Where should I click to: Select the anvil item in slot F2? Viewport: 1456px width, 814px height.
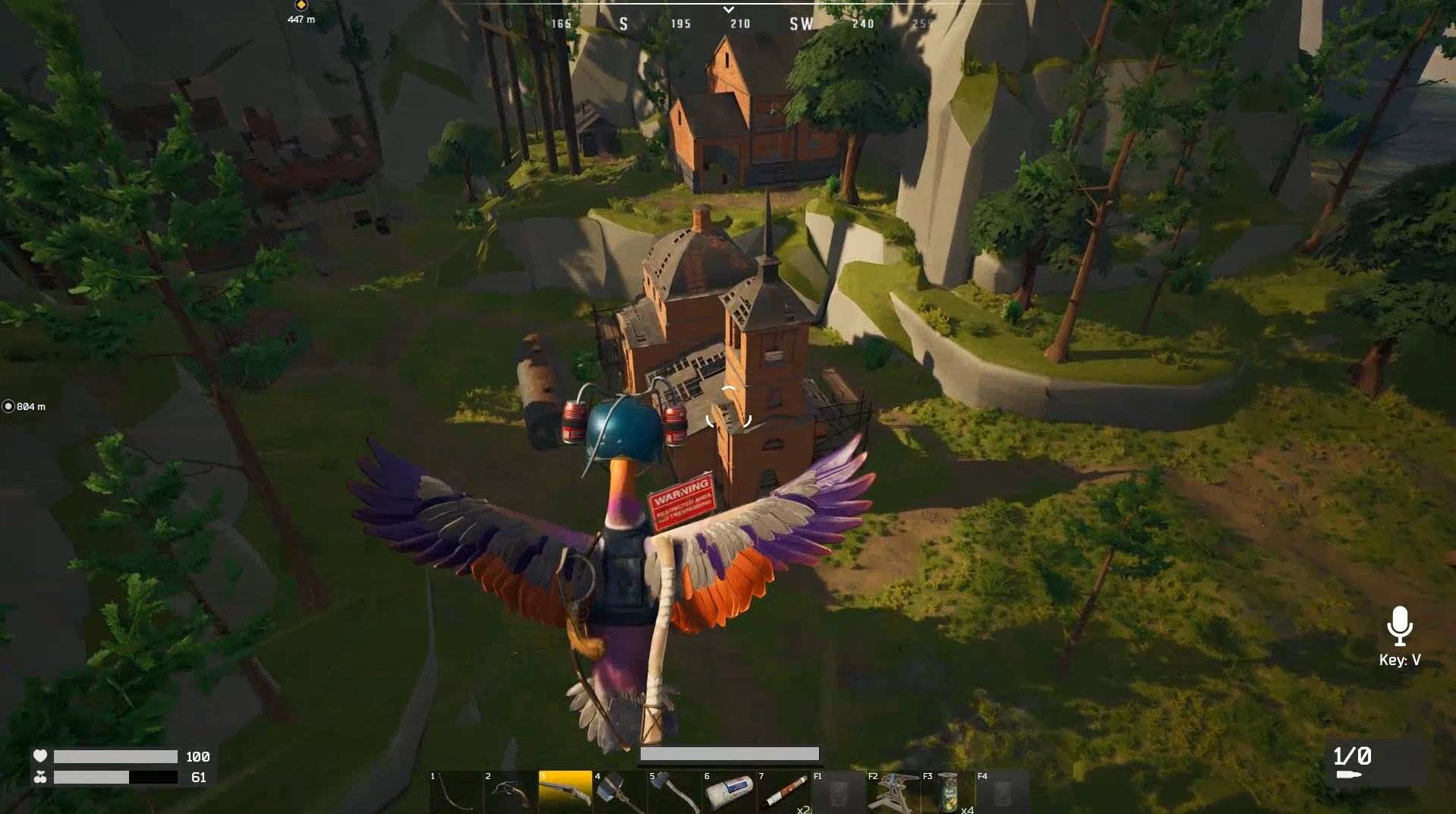click(x=893, y=793)
